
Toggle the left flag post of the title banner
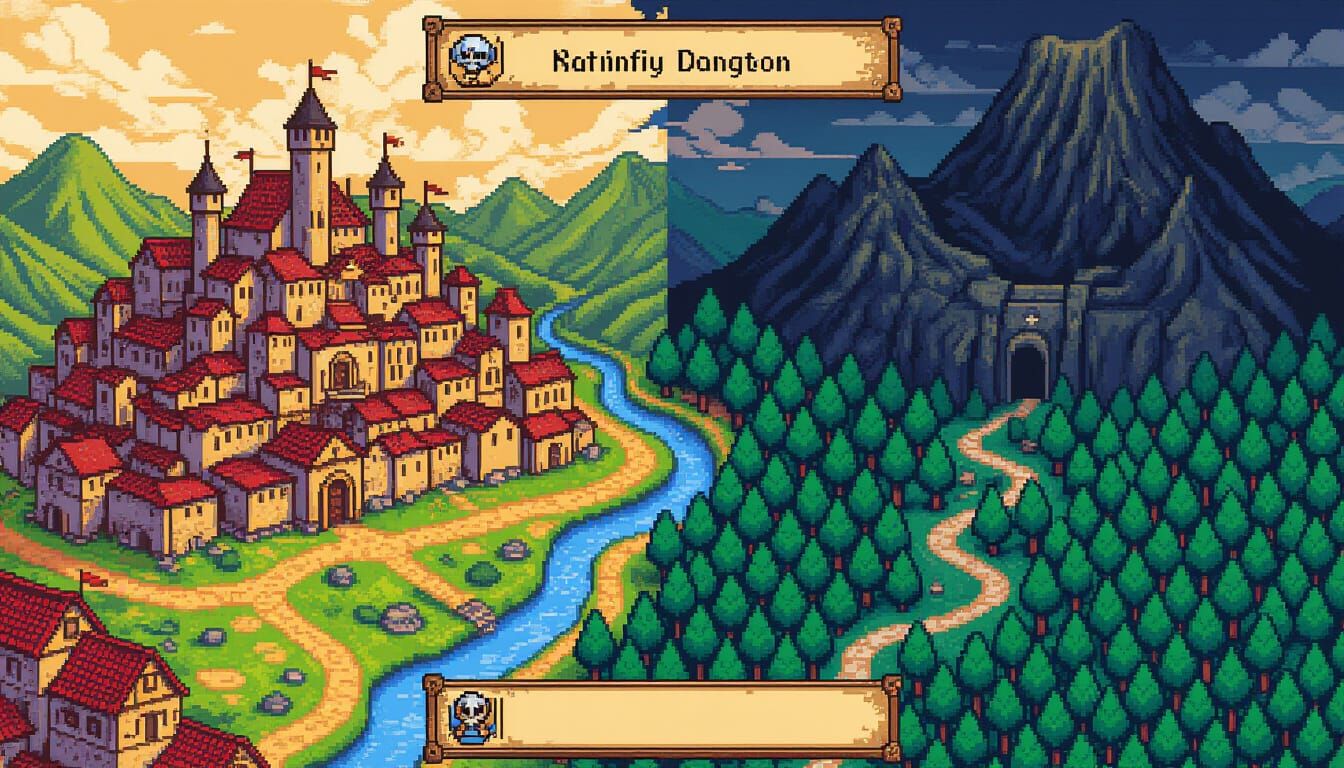pyautogui.click(x=432, y=58)
